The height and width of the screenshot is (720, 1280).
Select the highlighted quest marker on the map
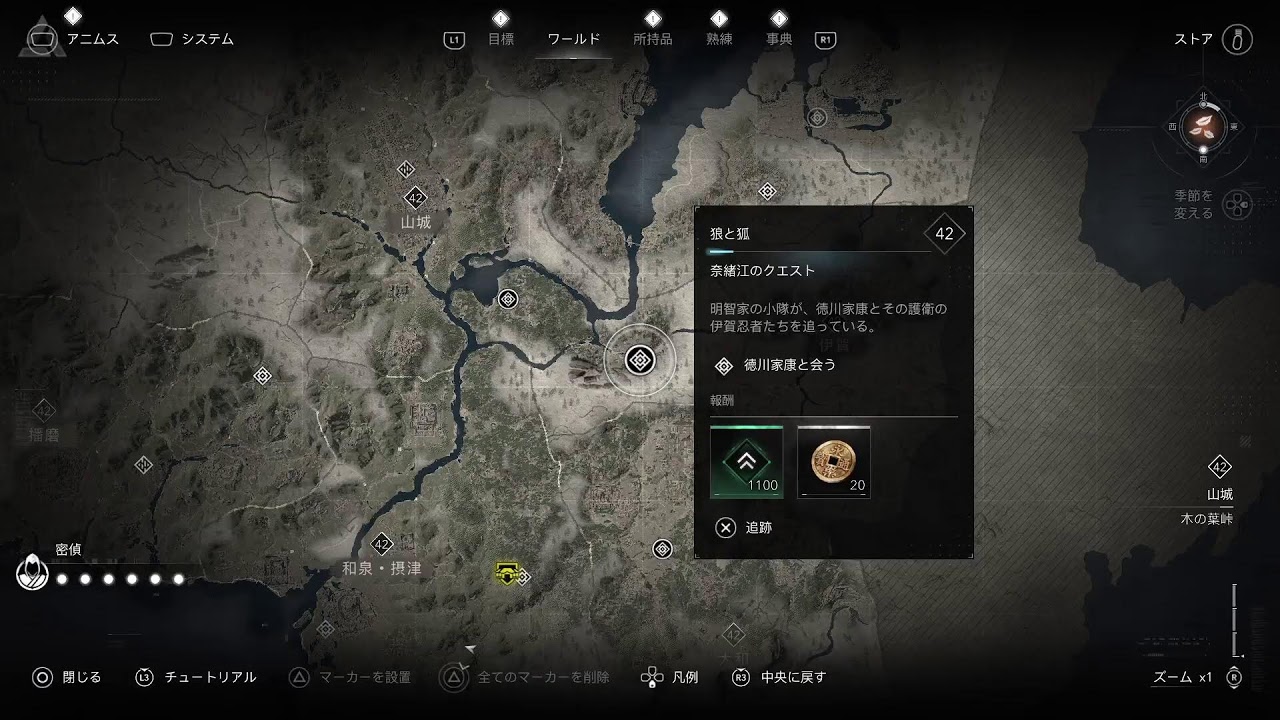click(640, 360)
